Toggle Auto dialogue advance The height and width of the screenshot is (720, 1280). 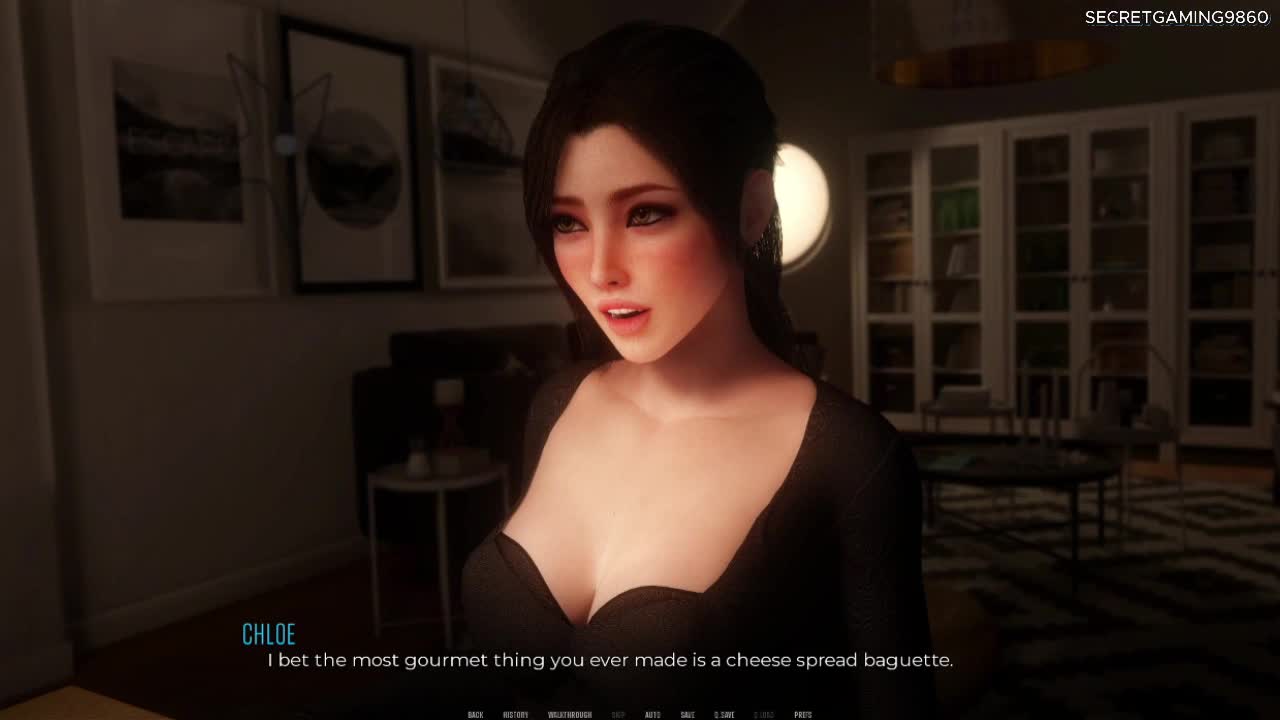pyautogui.click(x=652, y=715)
